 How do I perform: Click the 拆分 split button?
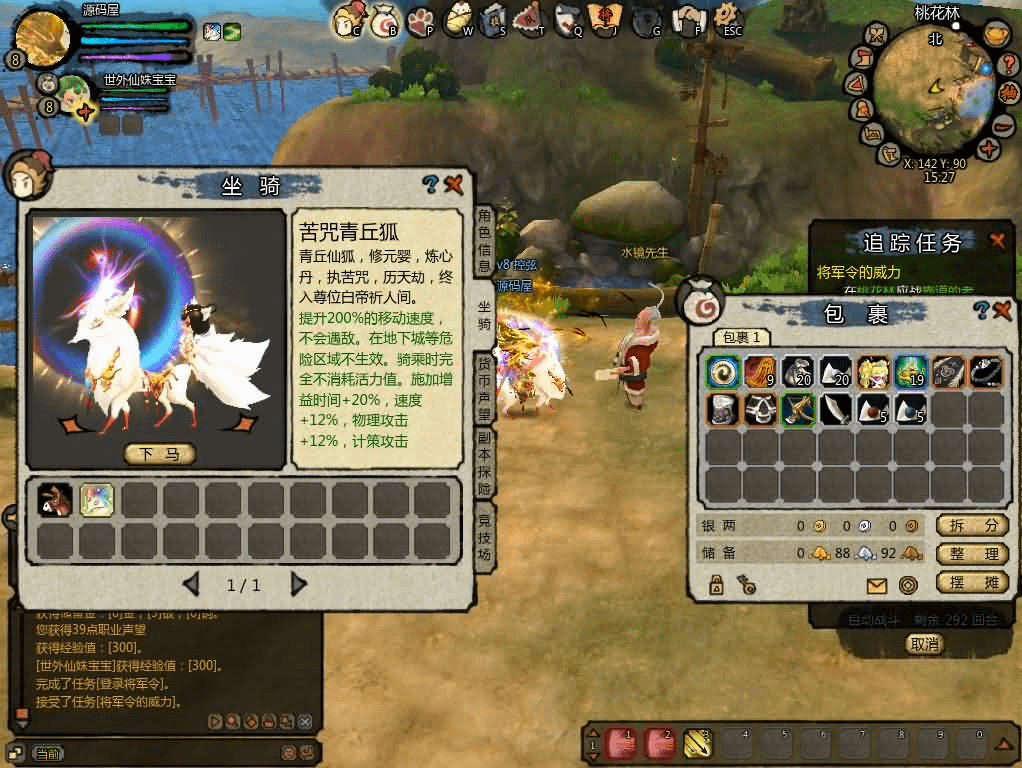971,525
